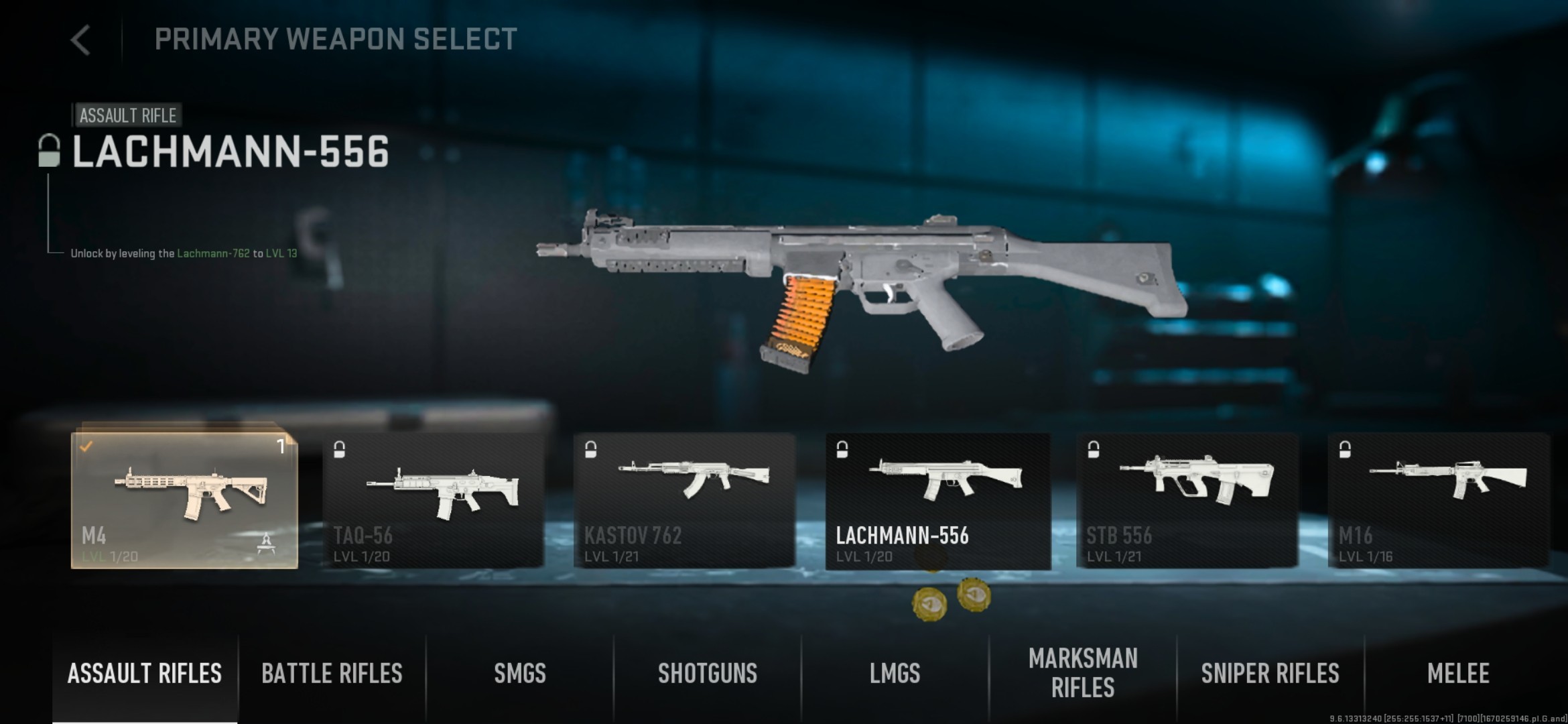The image size is (1568, 724).
Task: Select the M16 weapon card
Action: 1438,500
